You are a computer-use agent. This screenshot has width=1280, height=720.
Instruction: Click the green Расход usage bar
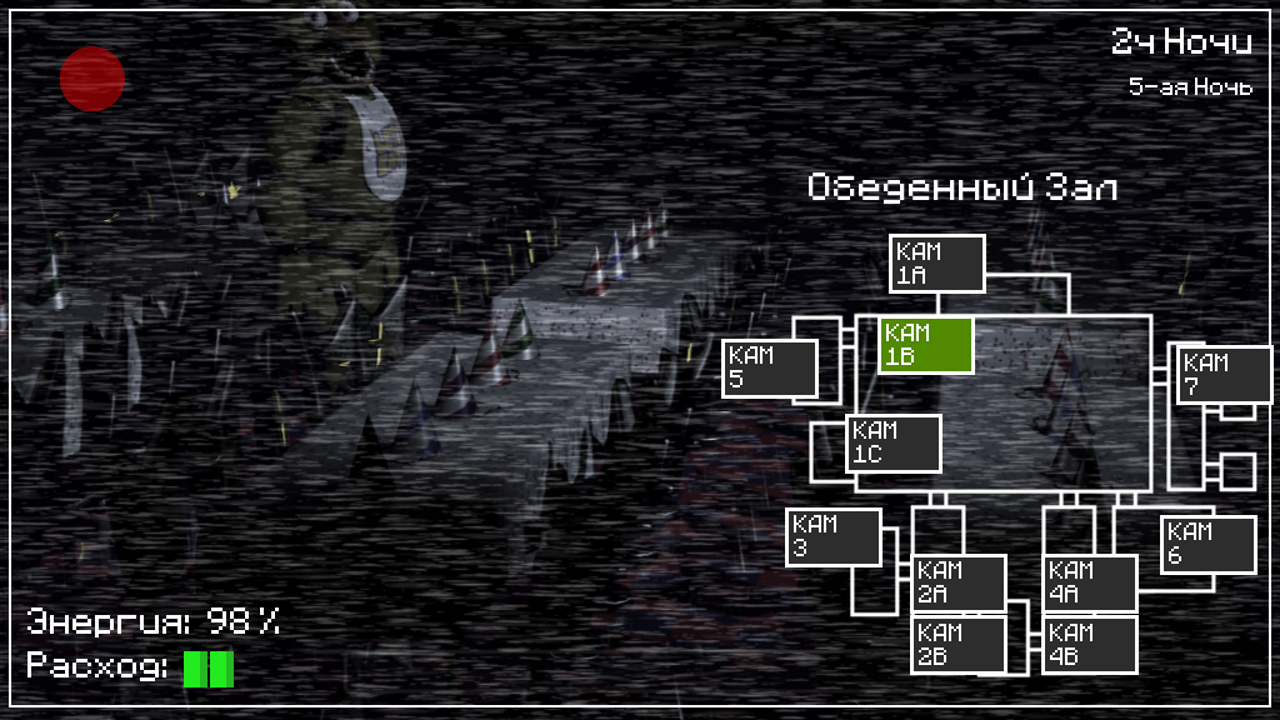(x=207, y=668)
